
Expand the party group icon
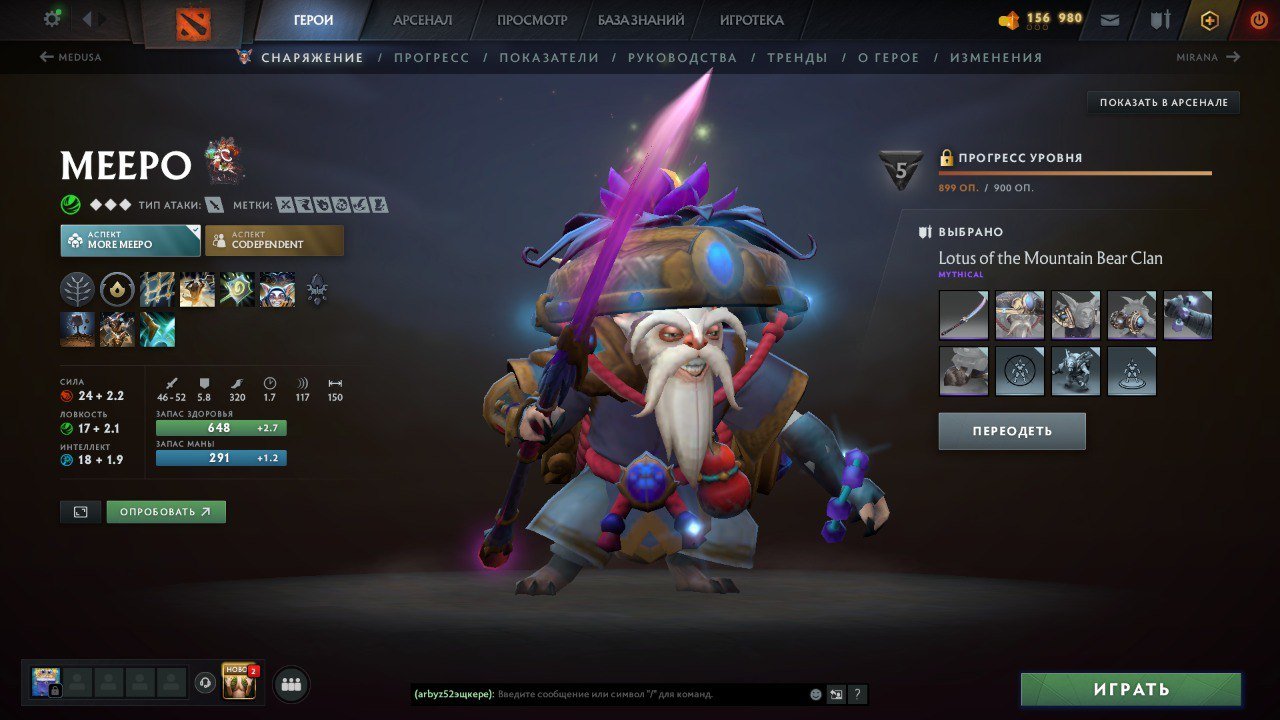(x=289, y=683)
